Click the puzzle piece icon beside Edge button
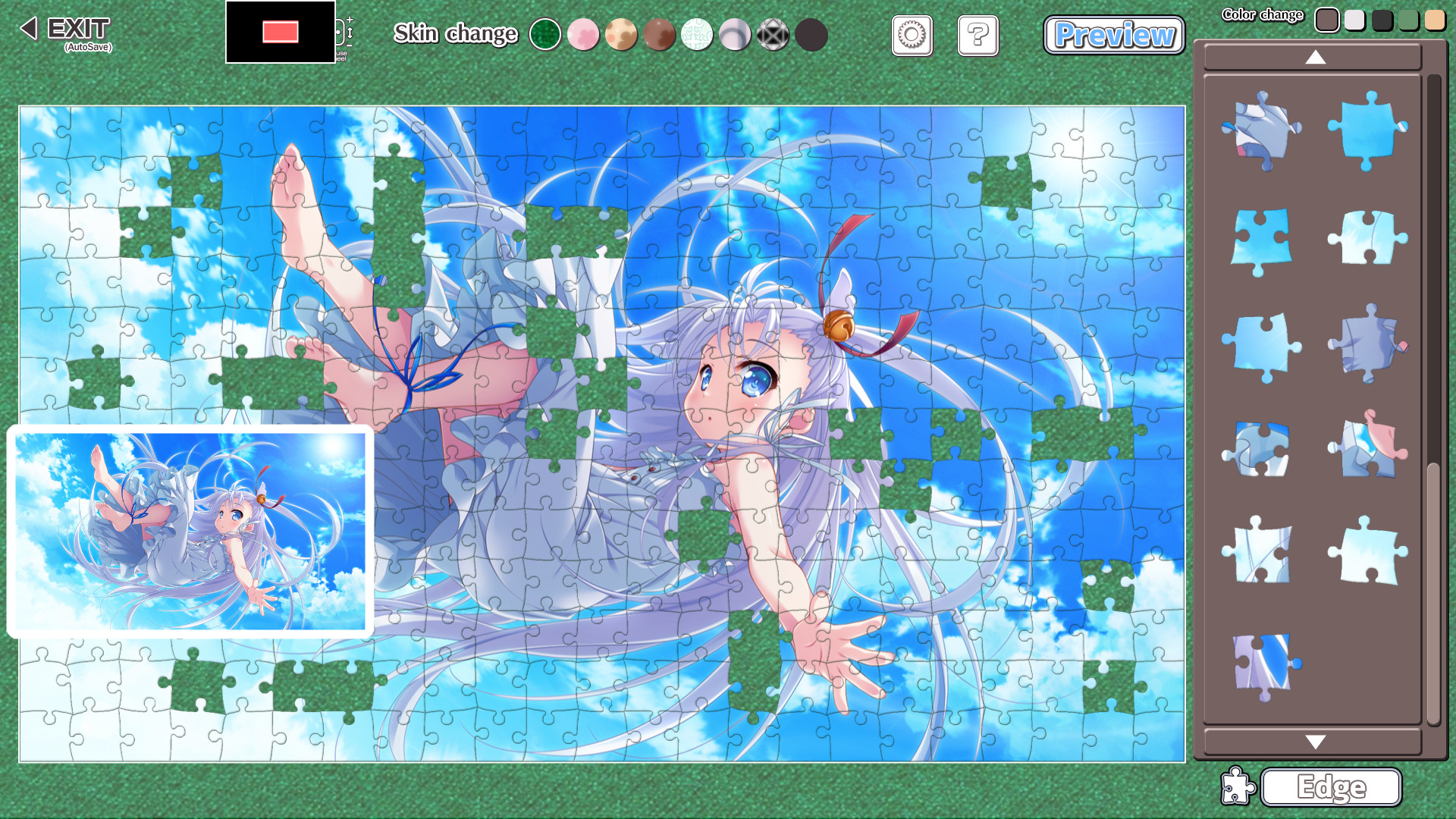Image resolution: width=1456 pixels, height=819 pixels. click(x=1239, y=788)
